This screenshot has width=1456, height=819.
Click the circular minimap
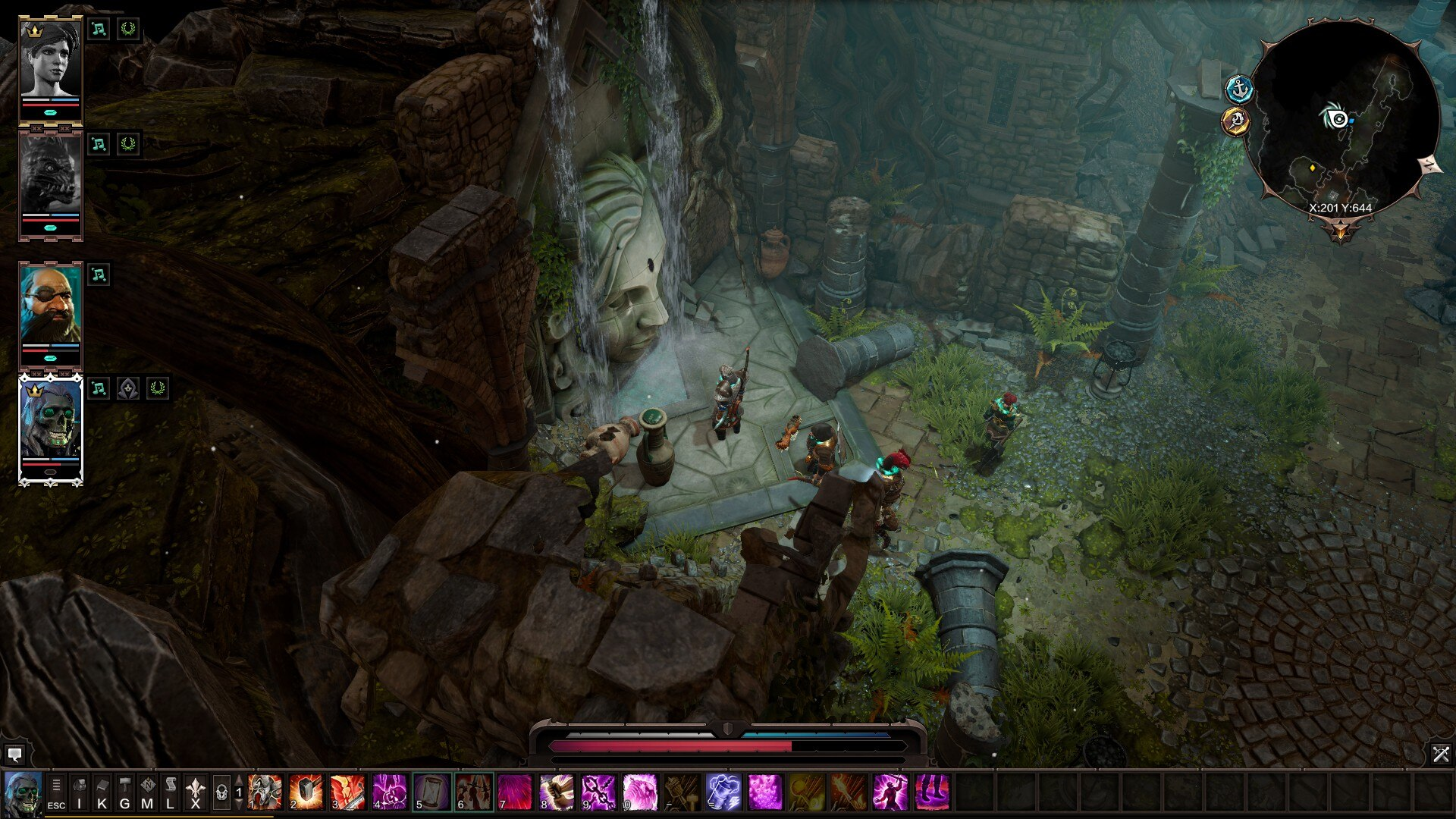pos(1341,121)
